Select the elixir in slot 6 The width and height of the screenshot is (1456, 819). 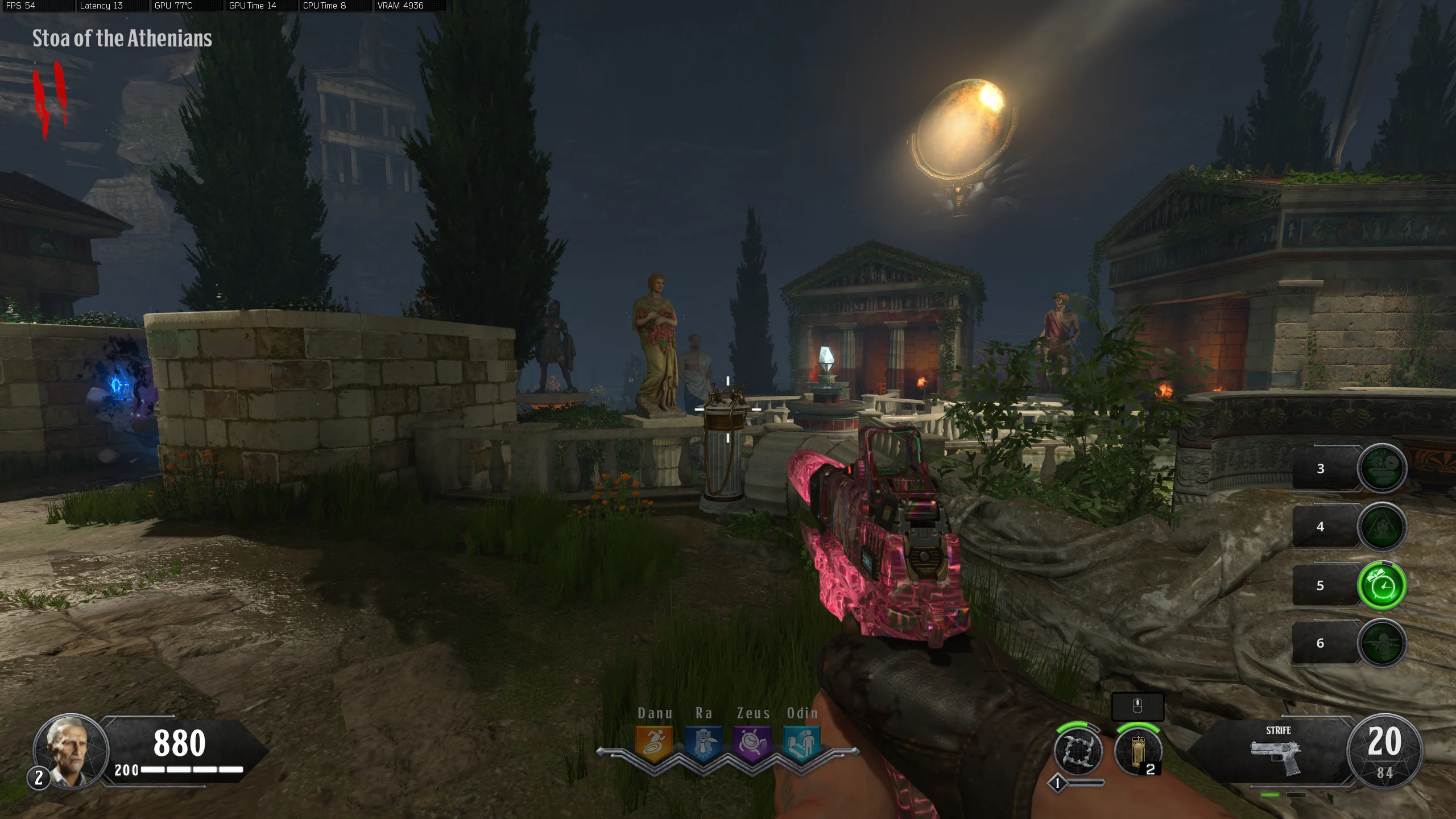click(1381, 643)
